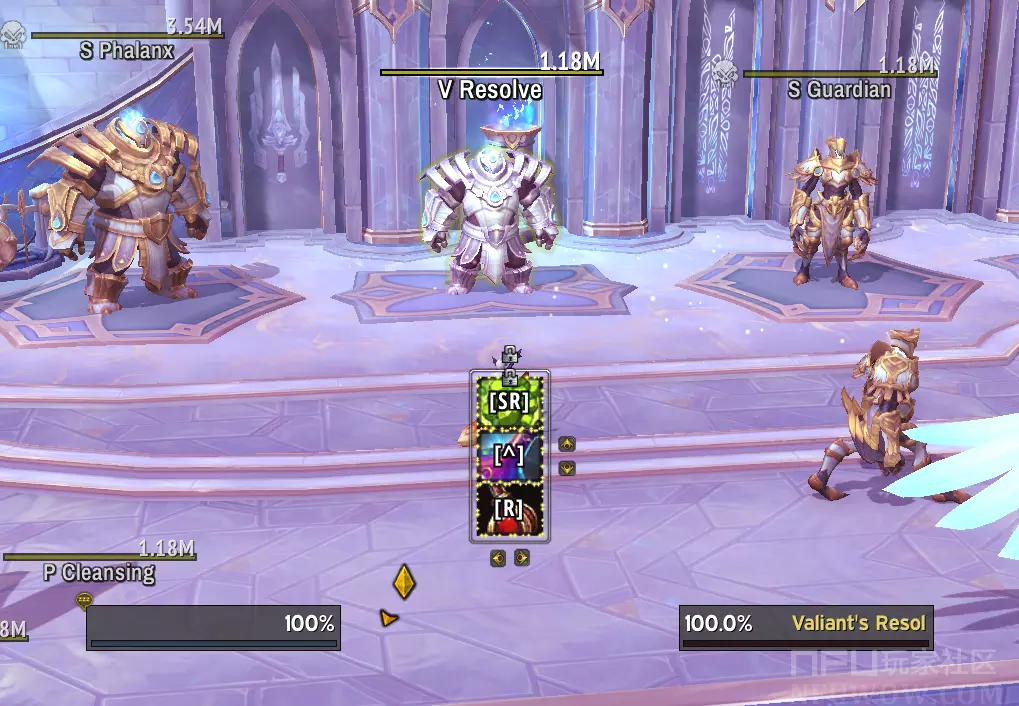This screenshot has height=706, width=1019.
Task: Use the purple [^] ability icon
Action: (x=509, y=455)
